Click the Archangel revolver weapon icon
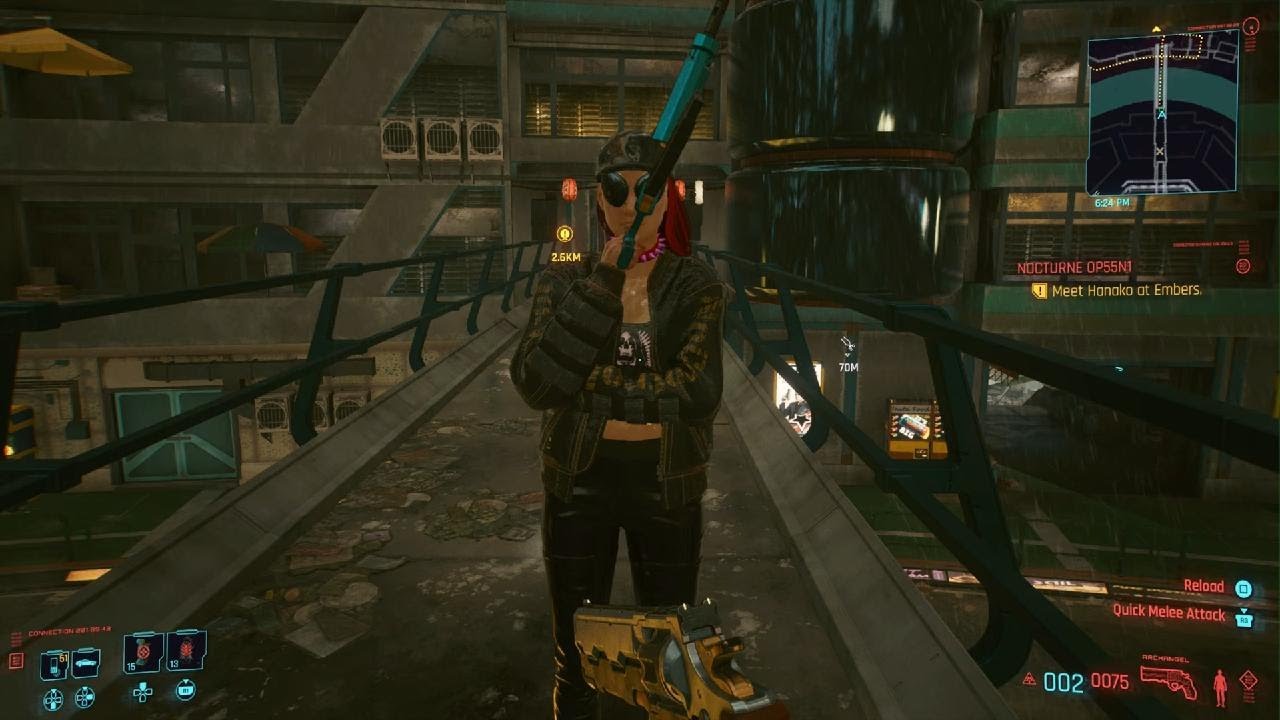The image size is (1280, 720). 1169,682
